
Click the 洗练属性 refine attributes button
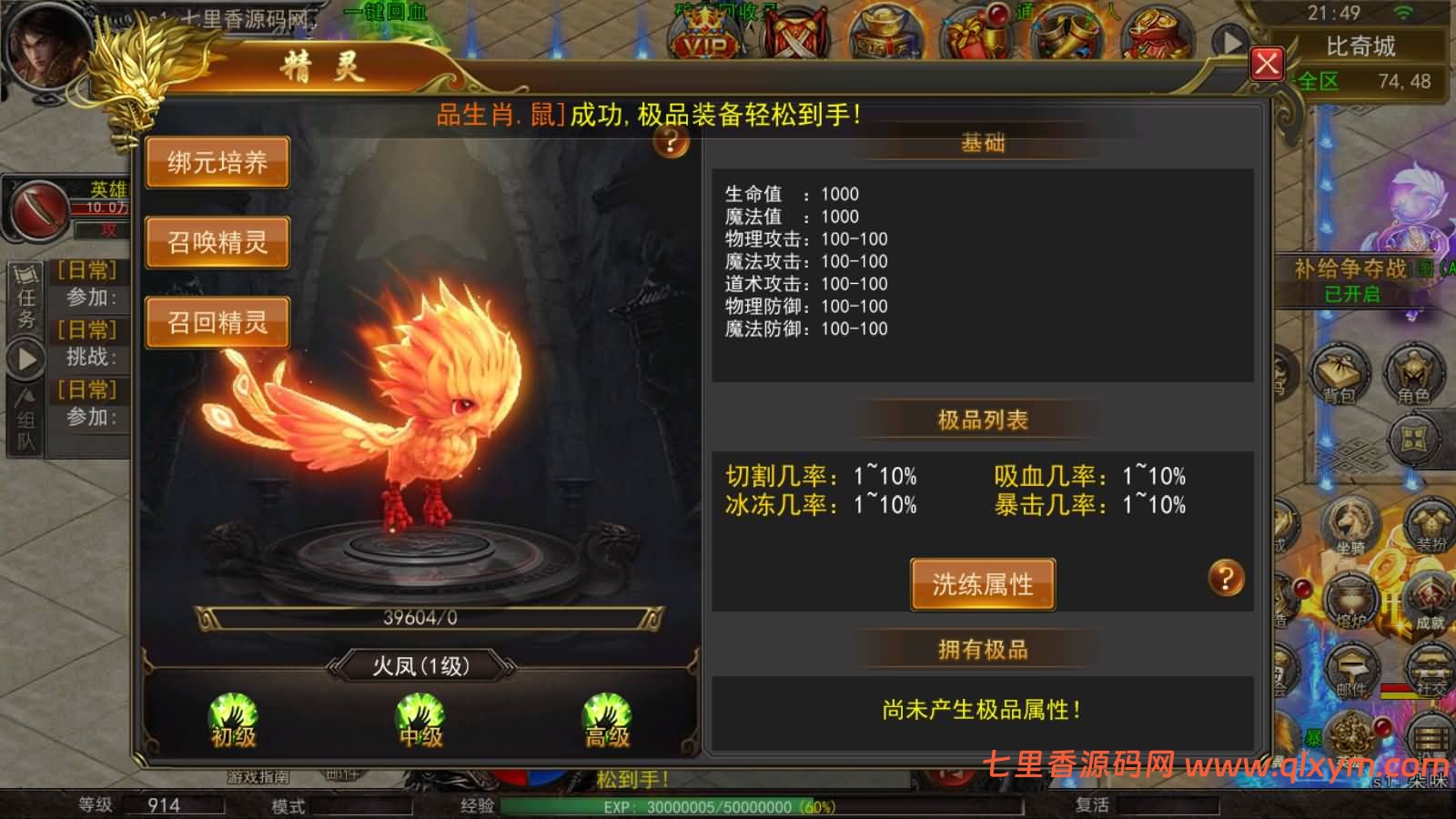click(983, 584)
